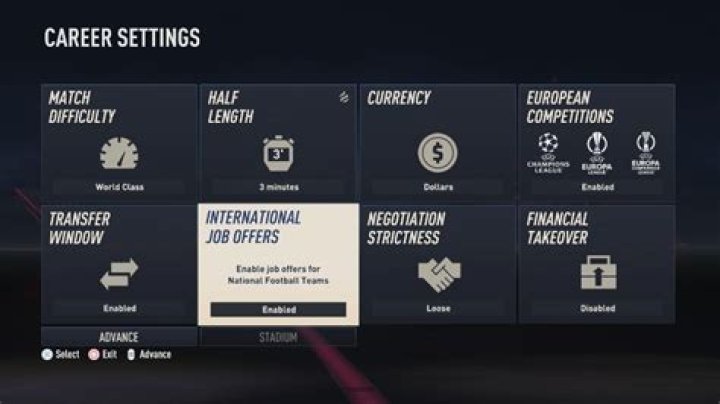The image size is (720, 404).
Task: Click the Advance button
Action: (119, 337)
